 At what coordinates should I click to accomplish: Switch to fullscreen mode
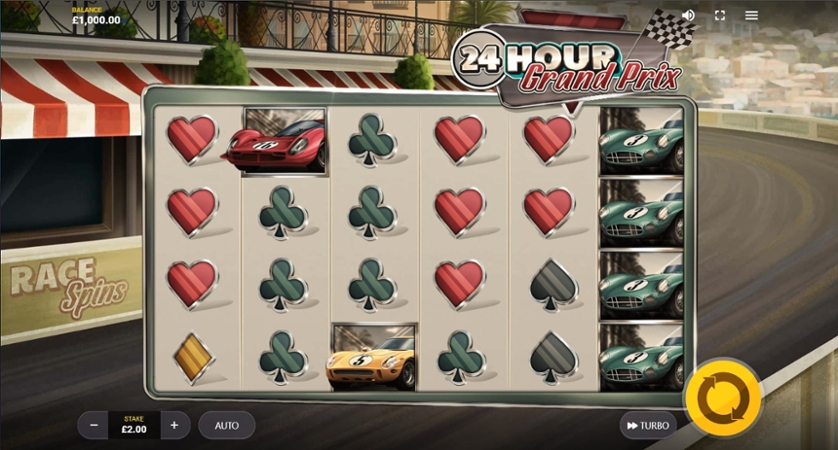pyautogui.click(x=719, y=15)
